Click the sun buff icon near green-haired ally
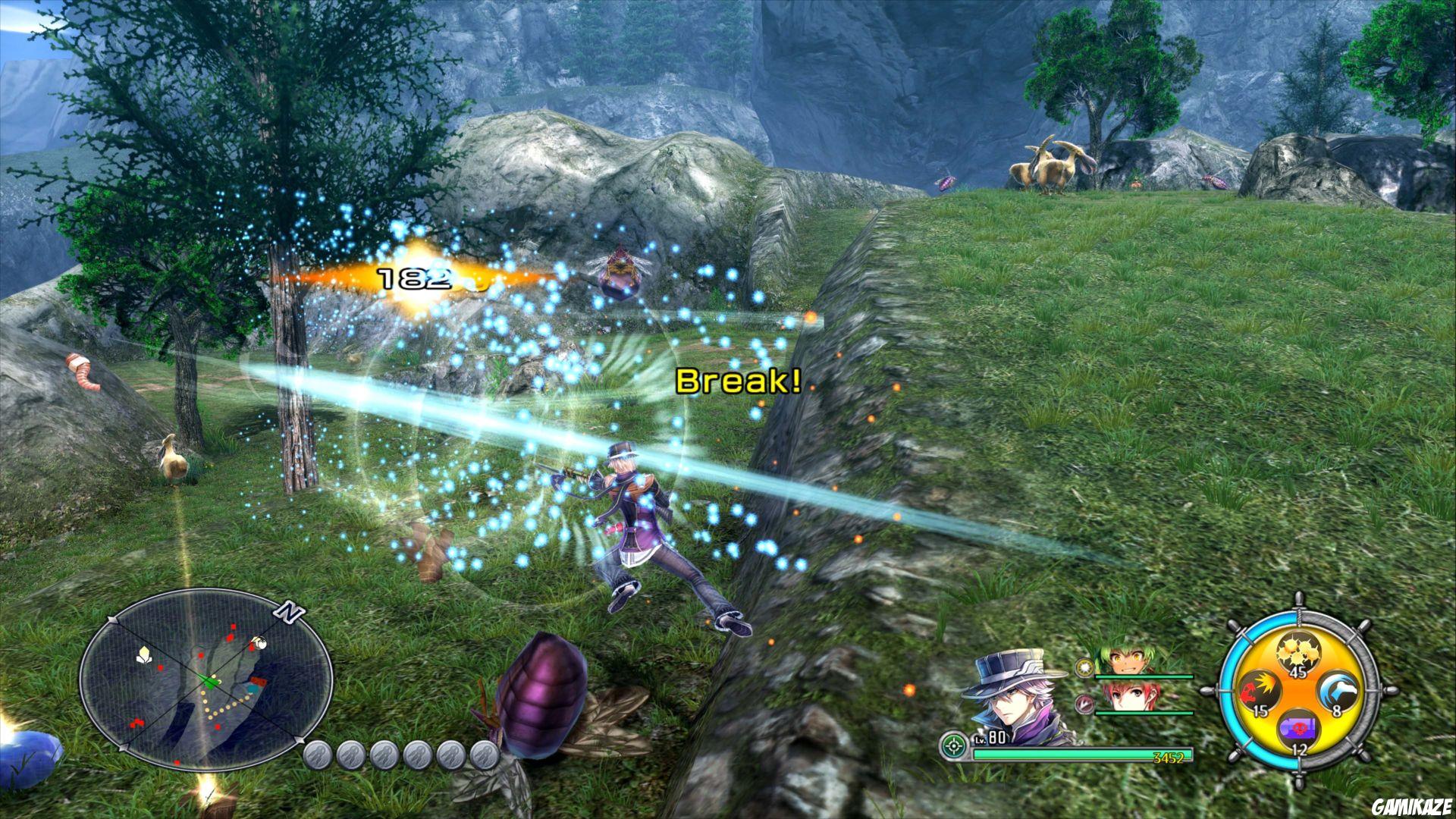Image resolution: width=1456 pixels, height=819 pixels. pos(1084,667)
